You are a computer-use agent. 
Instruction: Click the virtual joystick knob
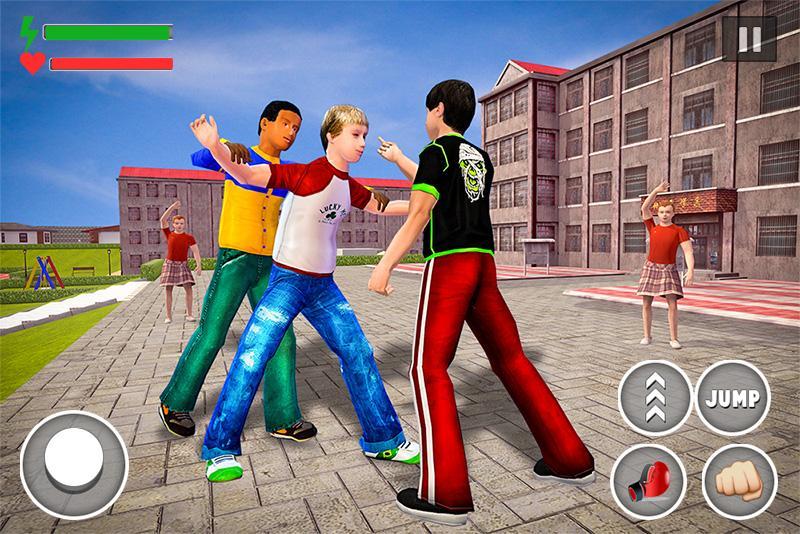[x=72, y=463]
